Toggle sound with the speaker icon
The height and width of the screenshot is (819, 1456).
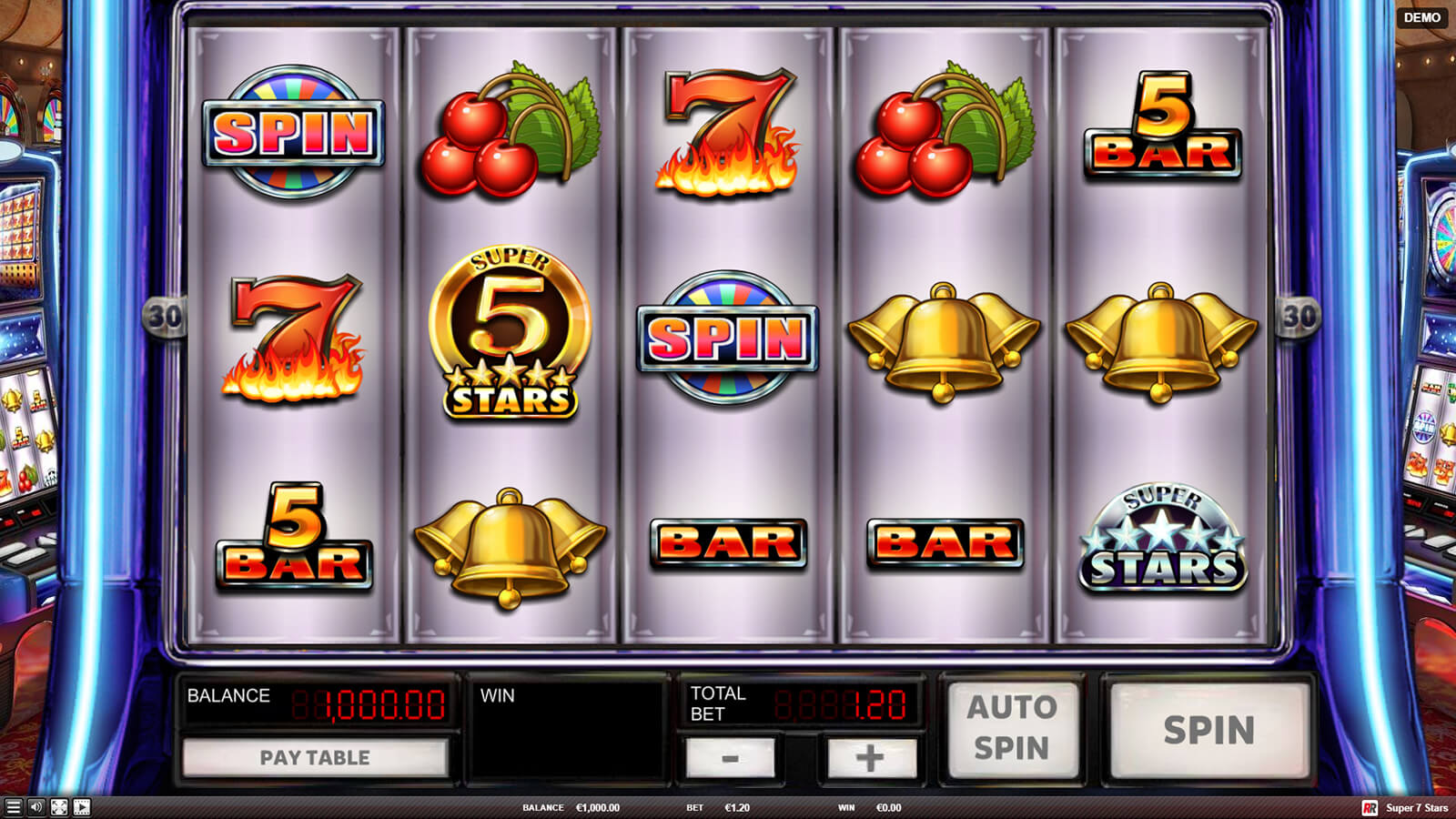pyautogui.click(x=36, y=807)
